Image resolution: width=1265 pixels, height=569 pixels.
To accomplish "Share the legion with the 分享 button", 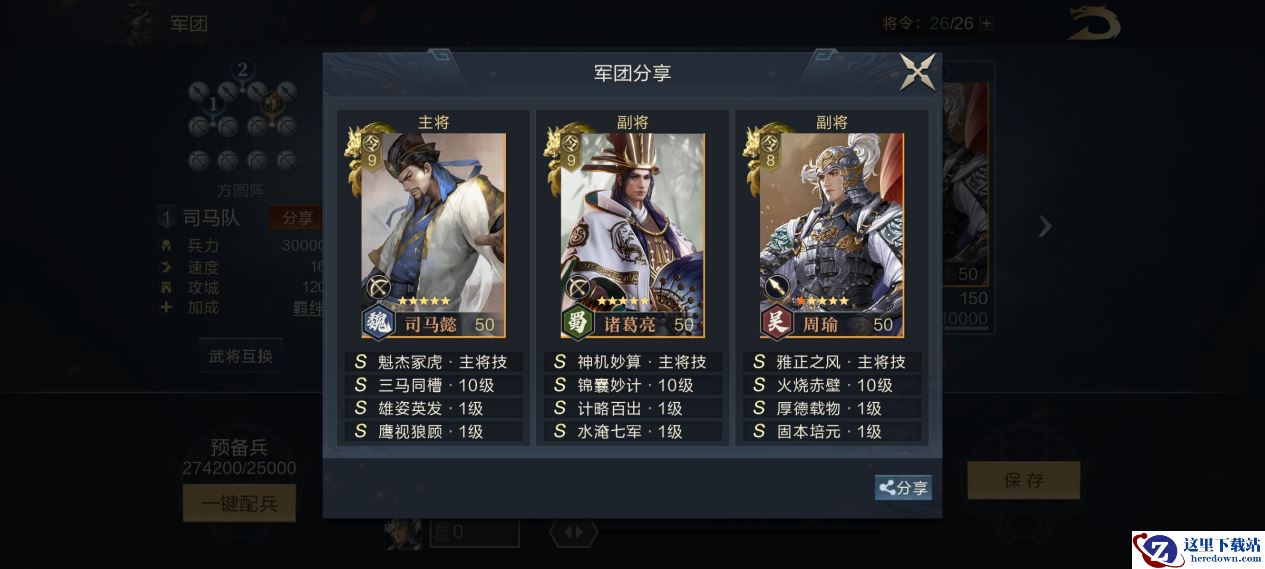I will [x=903, y=487].
